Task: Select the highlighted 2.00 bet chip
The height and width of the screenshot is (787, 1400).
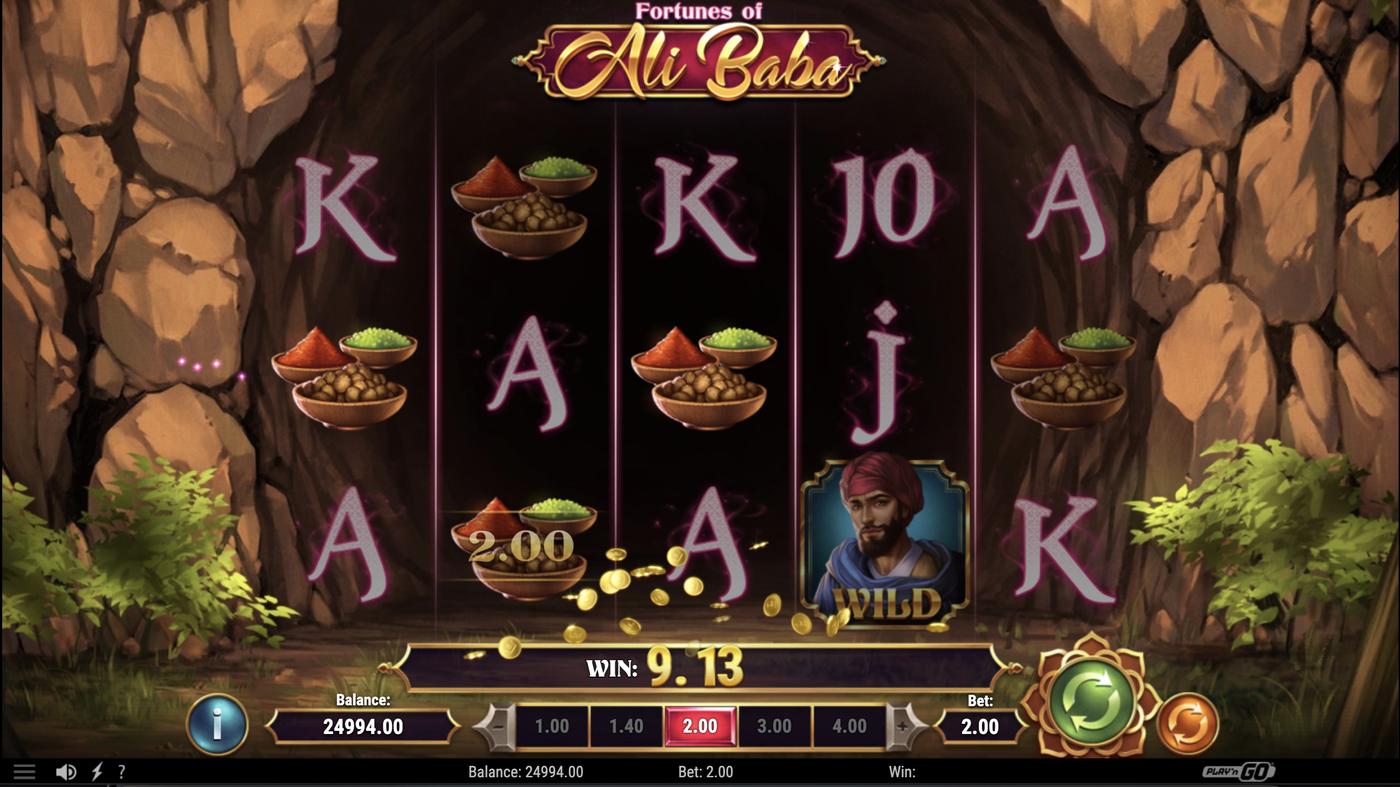Action: tap(702, 726)
